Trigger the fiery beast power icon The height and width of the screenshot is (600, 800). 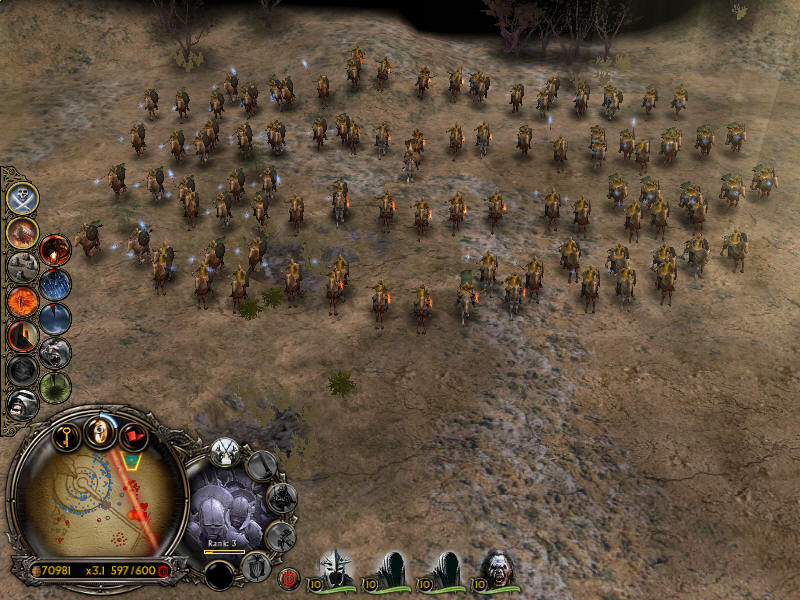click(x=22, y=233)
